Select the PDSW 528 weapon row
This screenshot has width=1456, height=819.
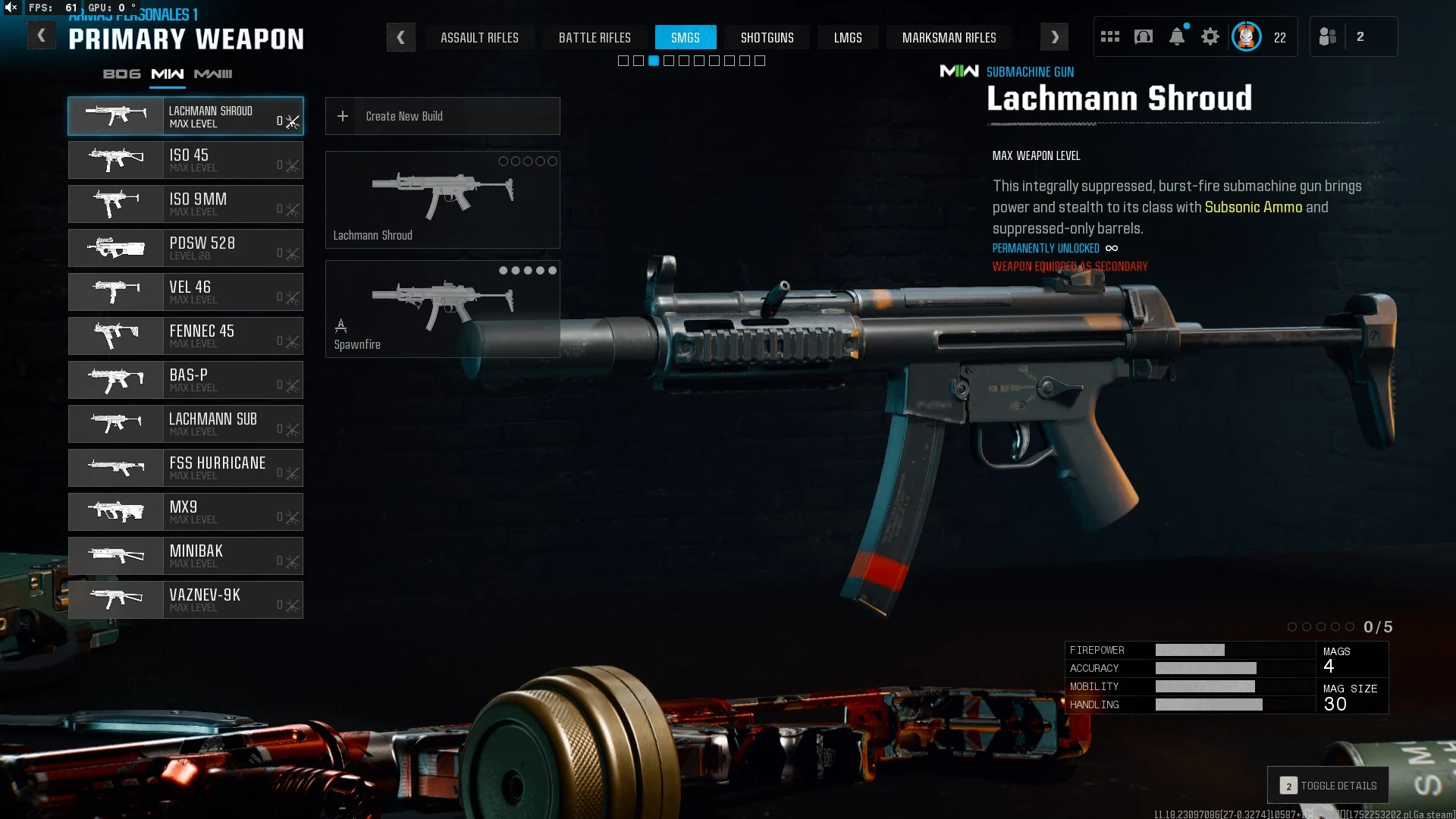[x=186, y=248]
